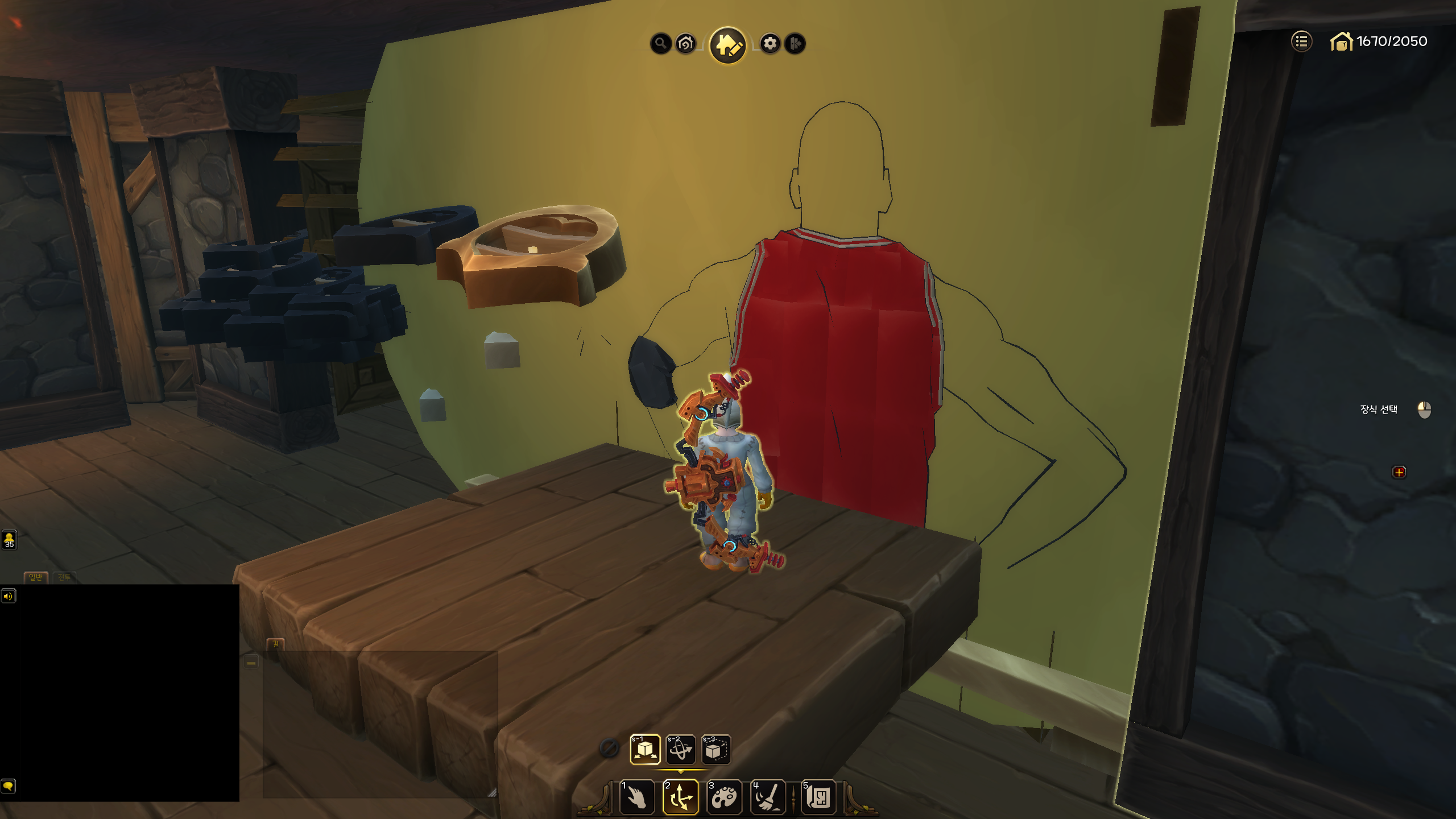Open the list icon beside house counter
Viewport: 1456px width, 819px height.
[1301, 41]
